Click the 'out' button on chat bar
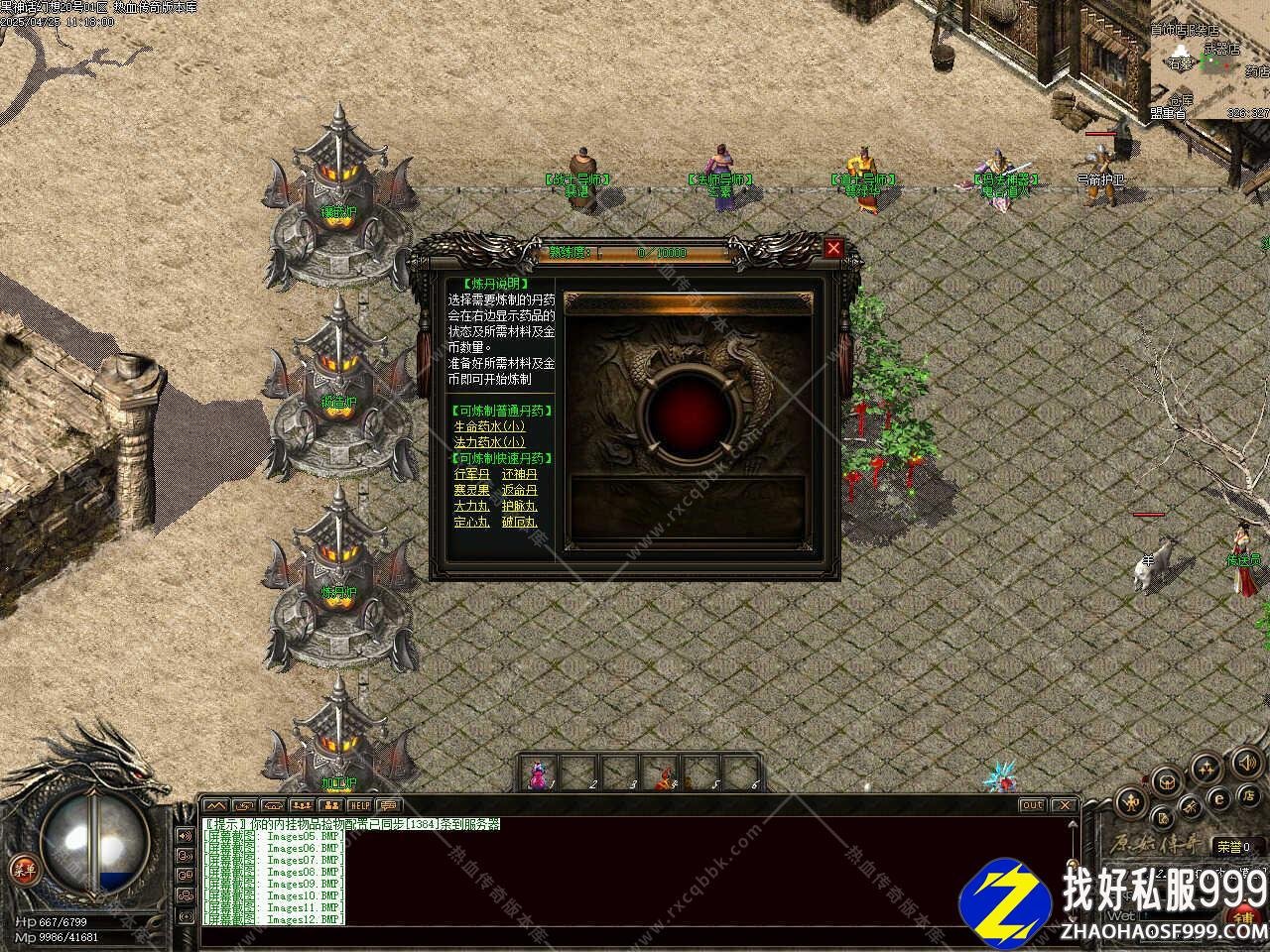 [1033, 805]
